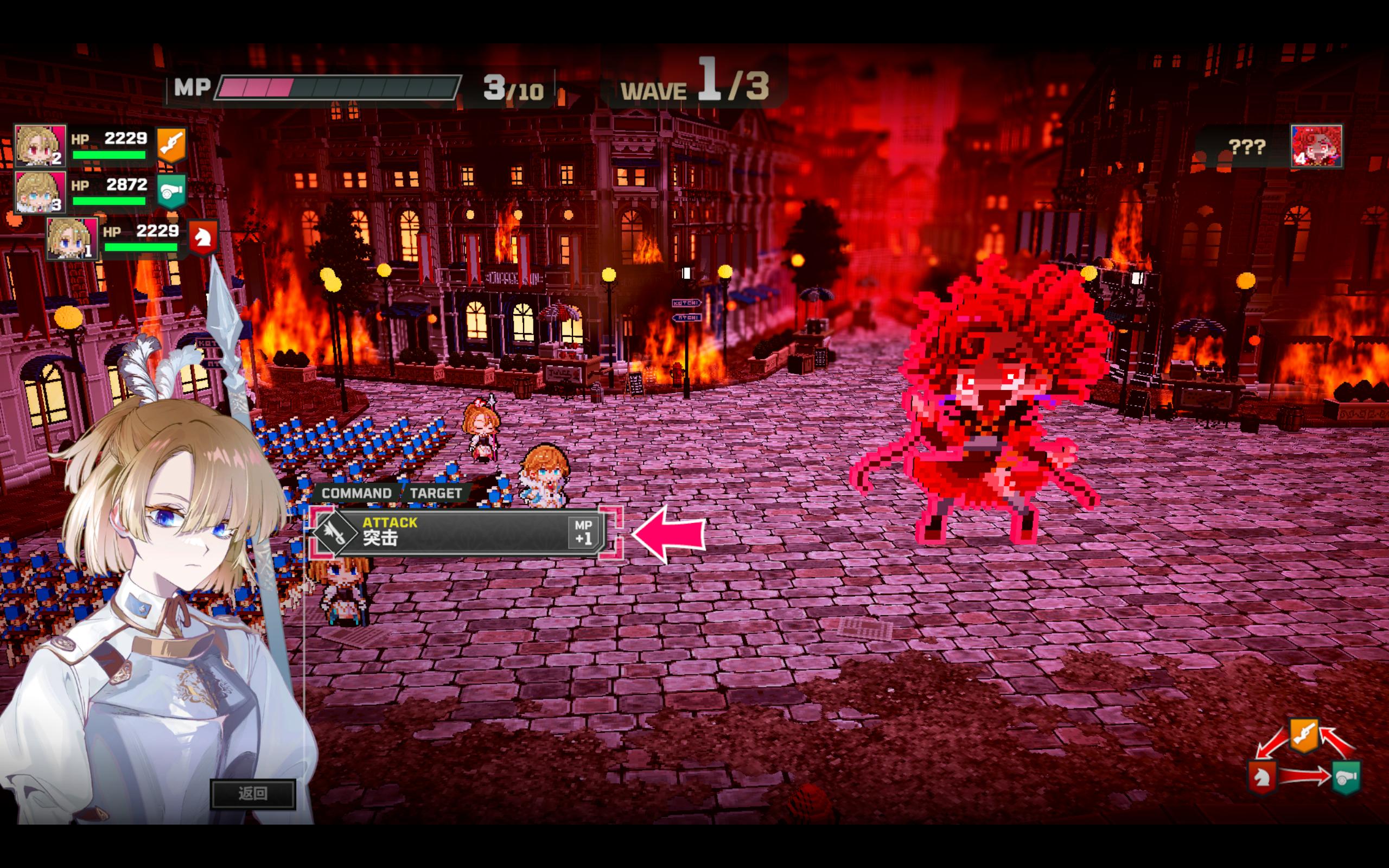Switch to the TARGET tab
This screenshot has width=1389, height=868.
(x=436, y=493)
